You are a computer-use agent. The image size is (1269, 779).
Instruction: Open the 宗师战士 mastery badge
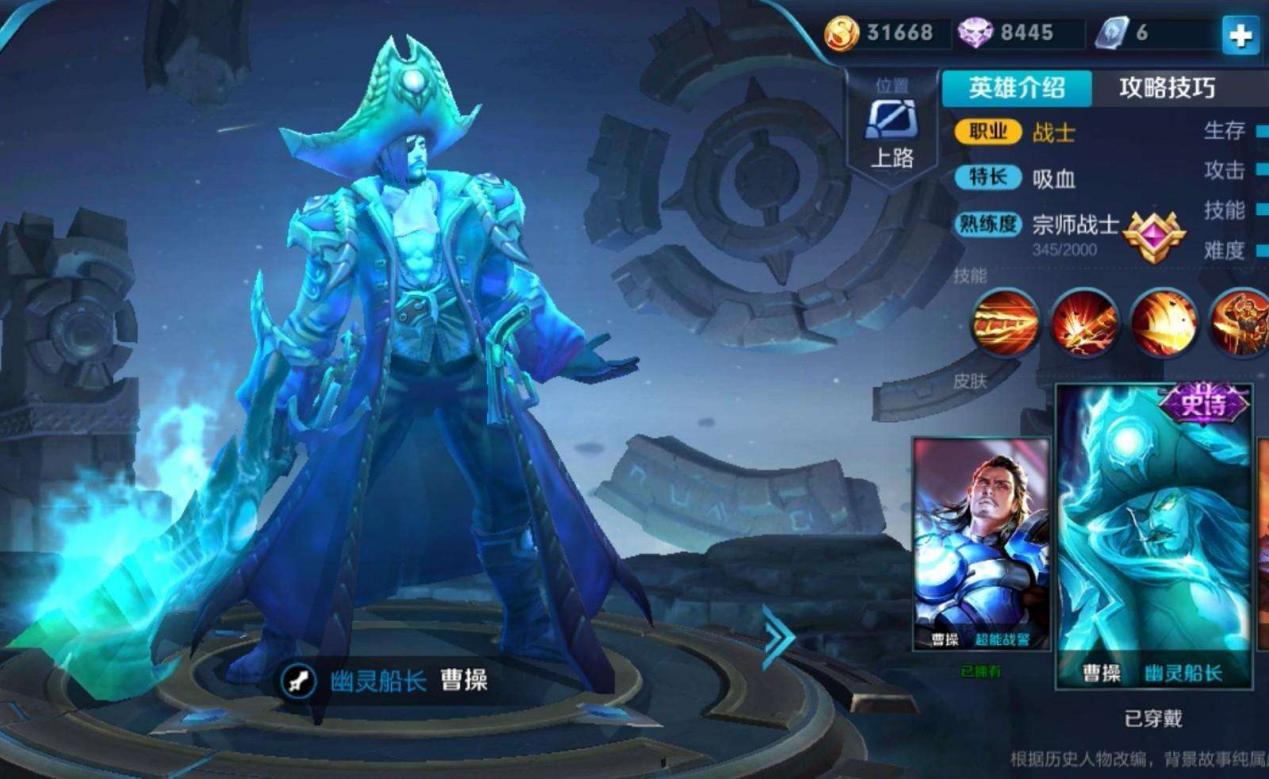[x=1153, y=236]
